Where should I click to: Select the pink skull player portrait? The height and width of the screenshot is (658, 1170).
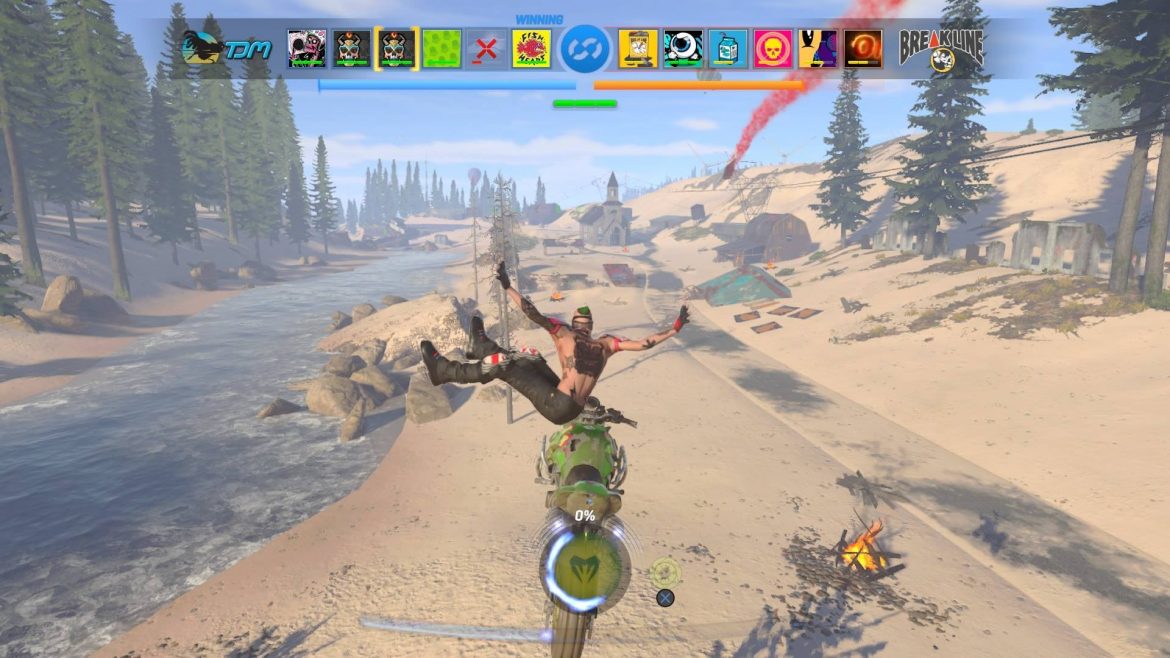click(773, 48)
